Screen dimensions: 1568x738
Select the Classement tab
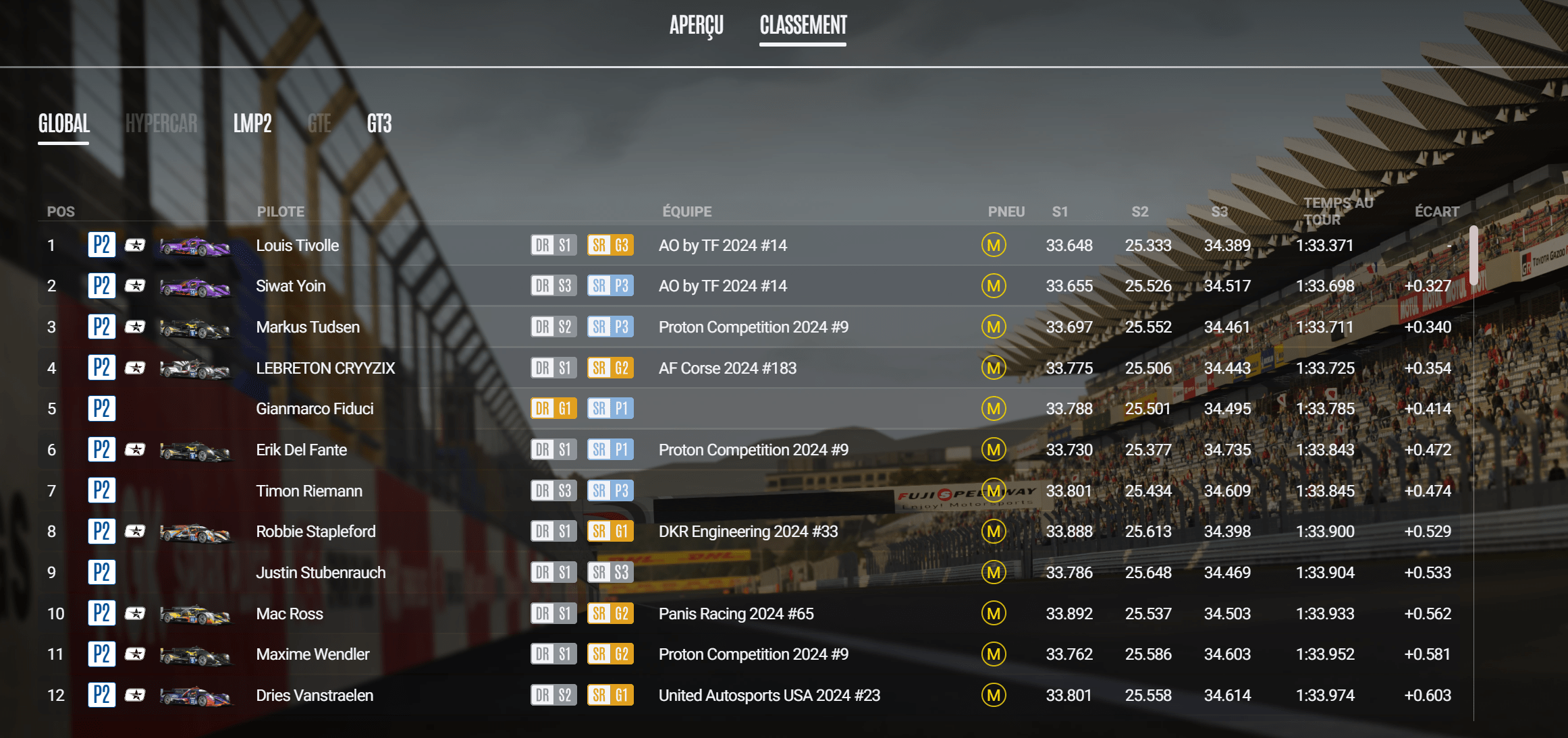pyautogui.click(x=803, y=26)
